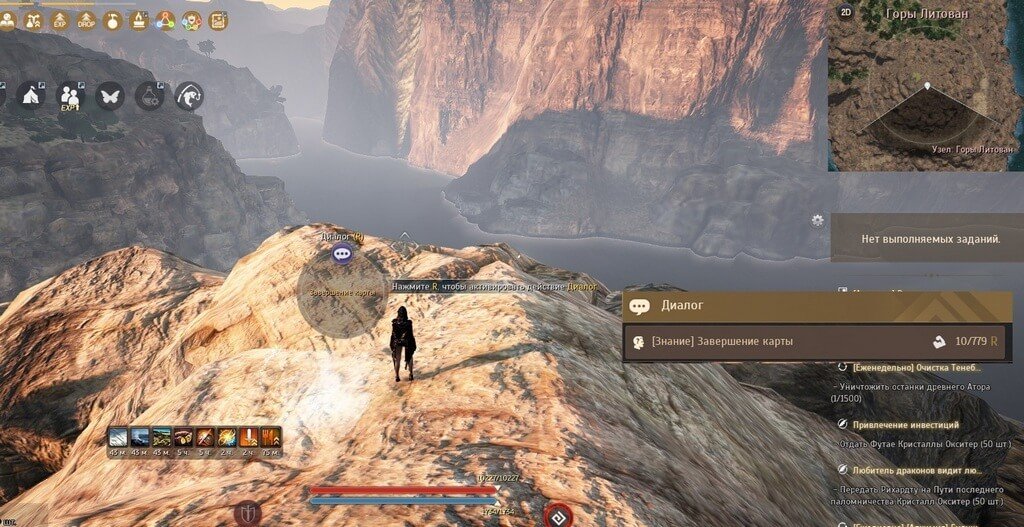Toggle the 2D minimap view button
This screenshot has height=527, width=1024.
(x=846, y=12)
